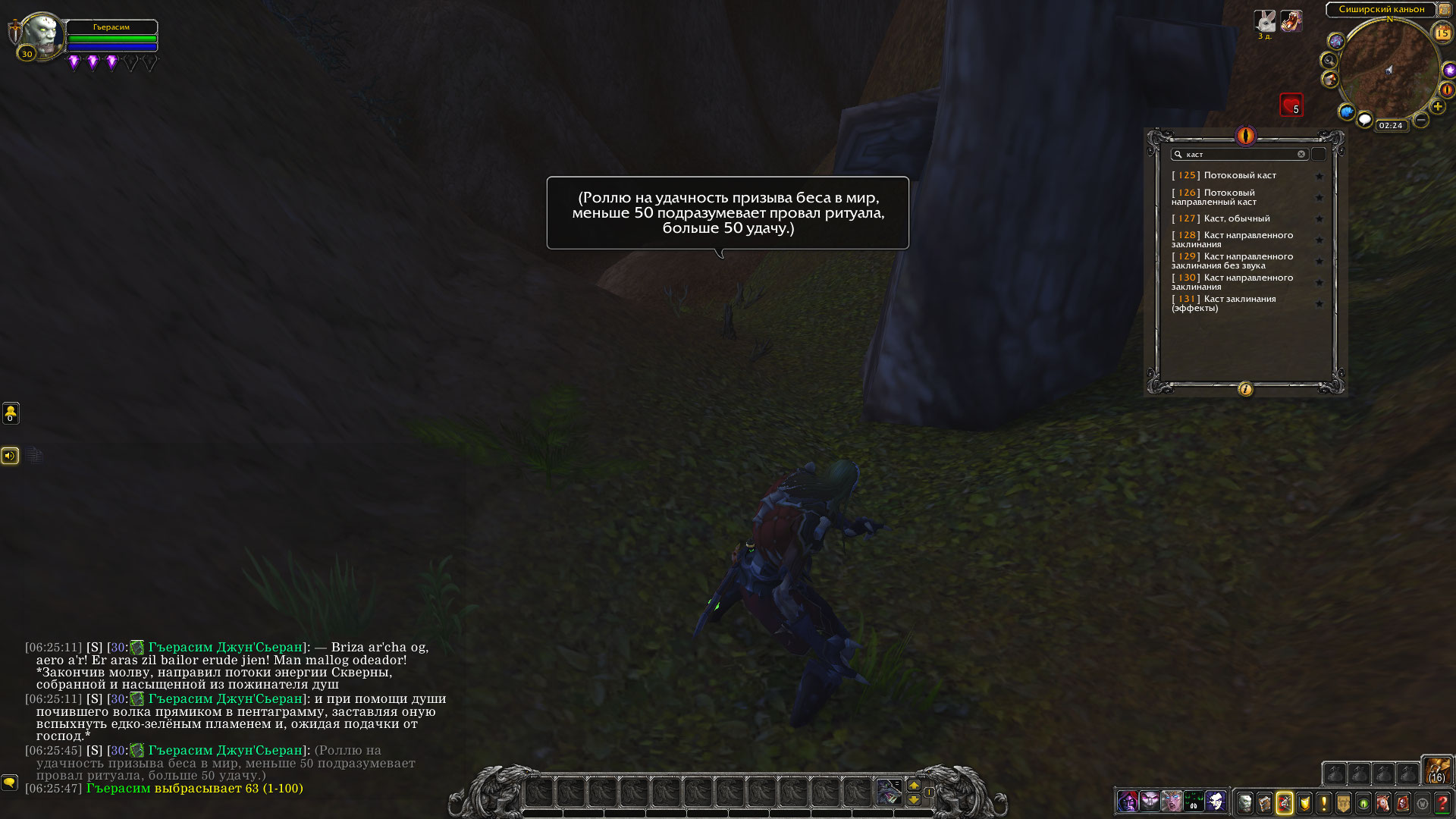
Task: Open the horse mounts collection micro button
Action: point(1383,802)
